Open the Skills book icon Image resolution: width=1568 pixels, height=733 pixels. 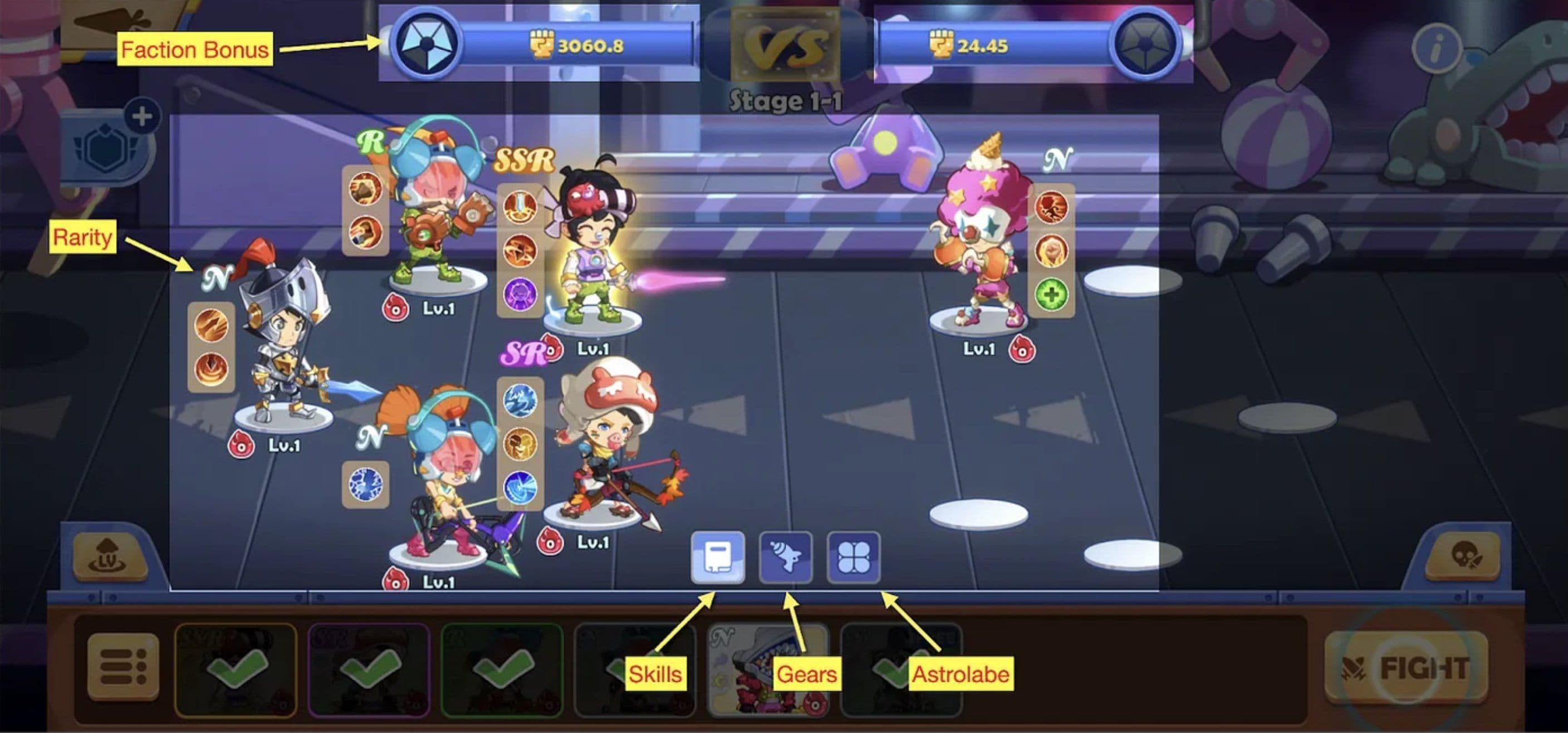[x=718, y=557]
